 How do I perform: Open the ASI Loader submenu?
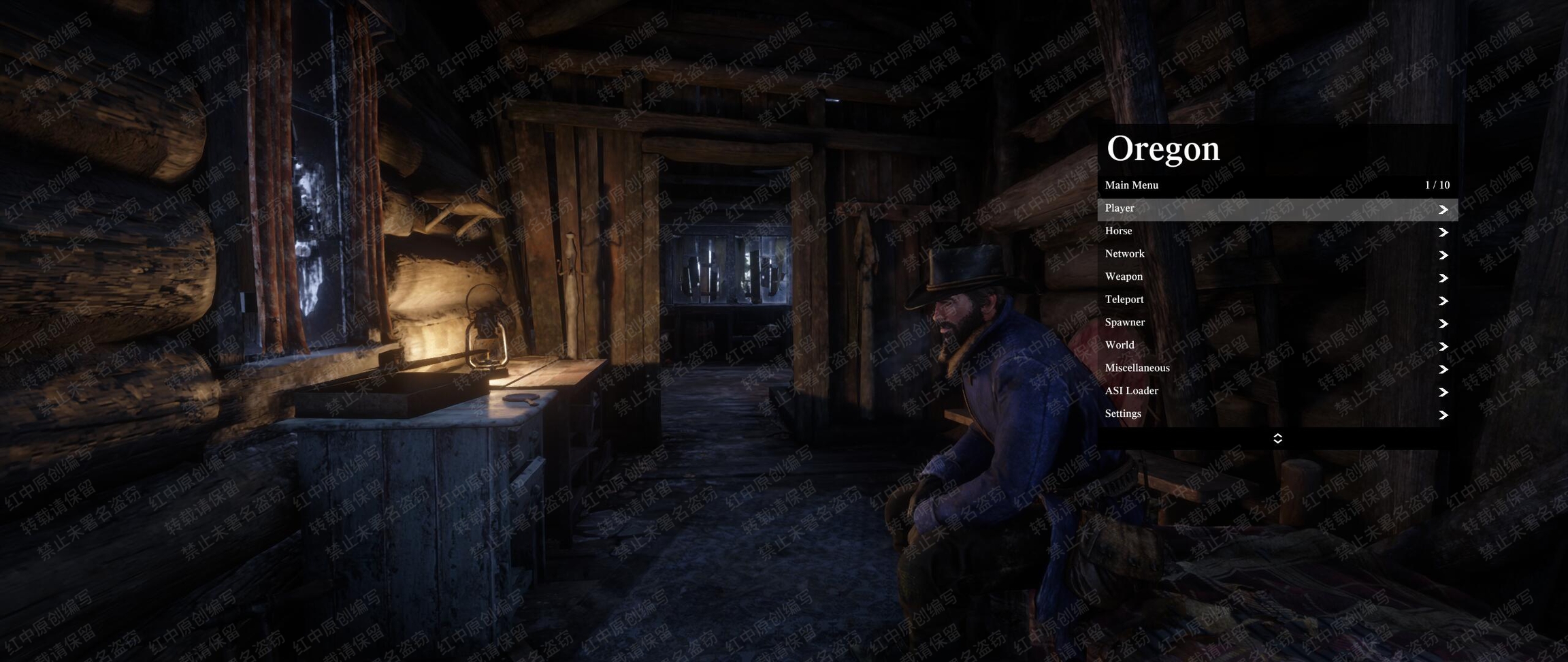coord(1277,391)
